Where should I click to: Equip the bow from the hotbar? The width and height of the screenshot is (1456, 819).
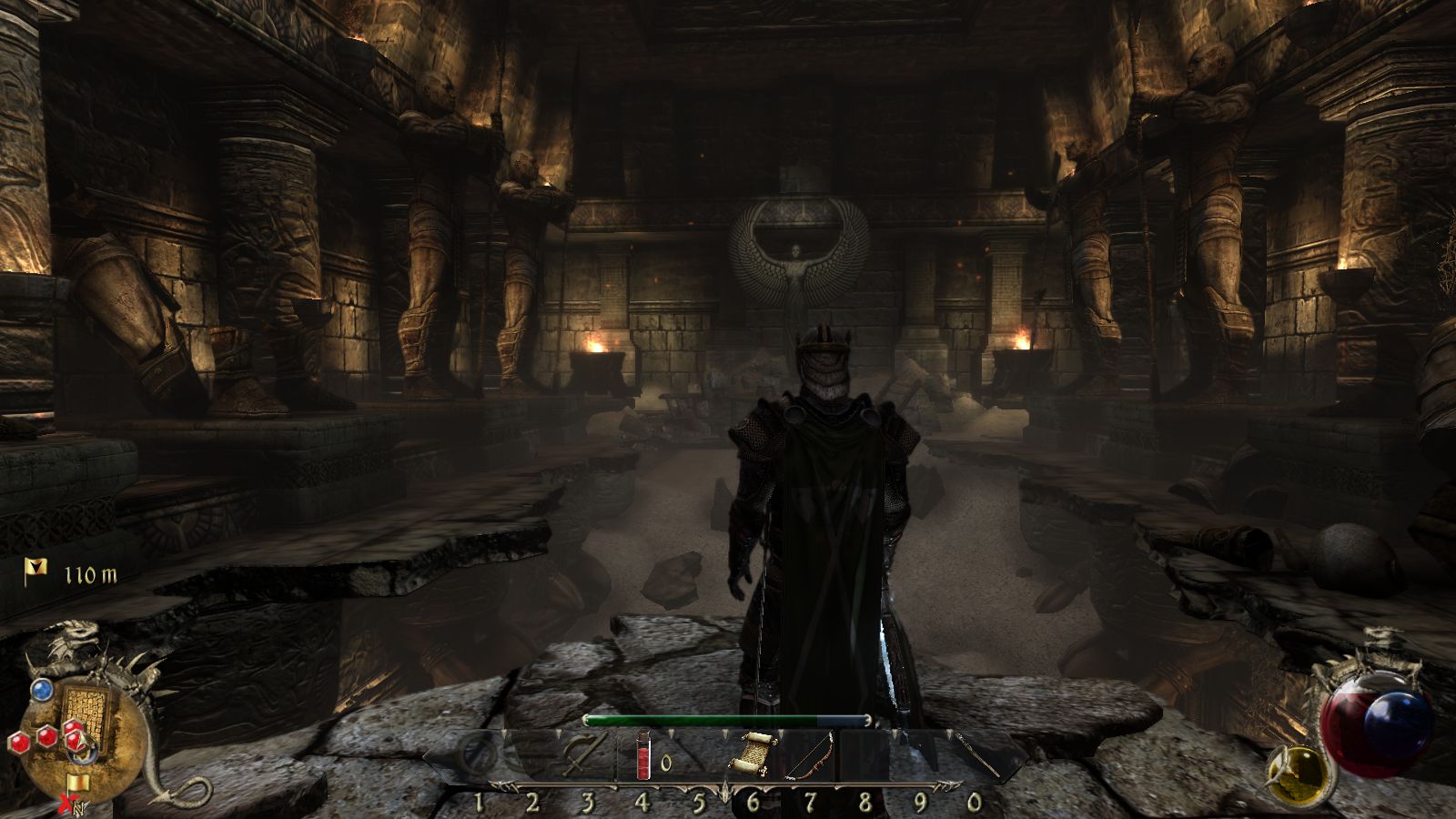809,757
